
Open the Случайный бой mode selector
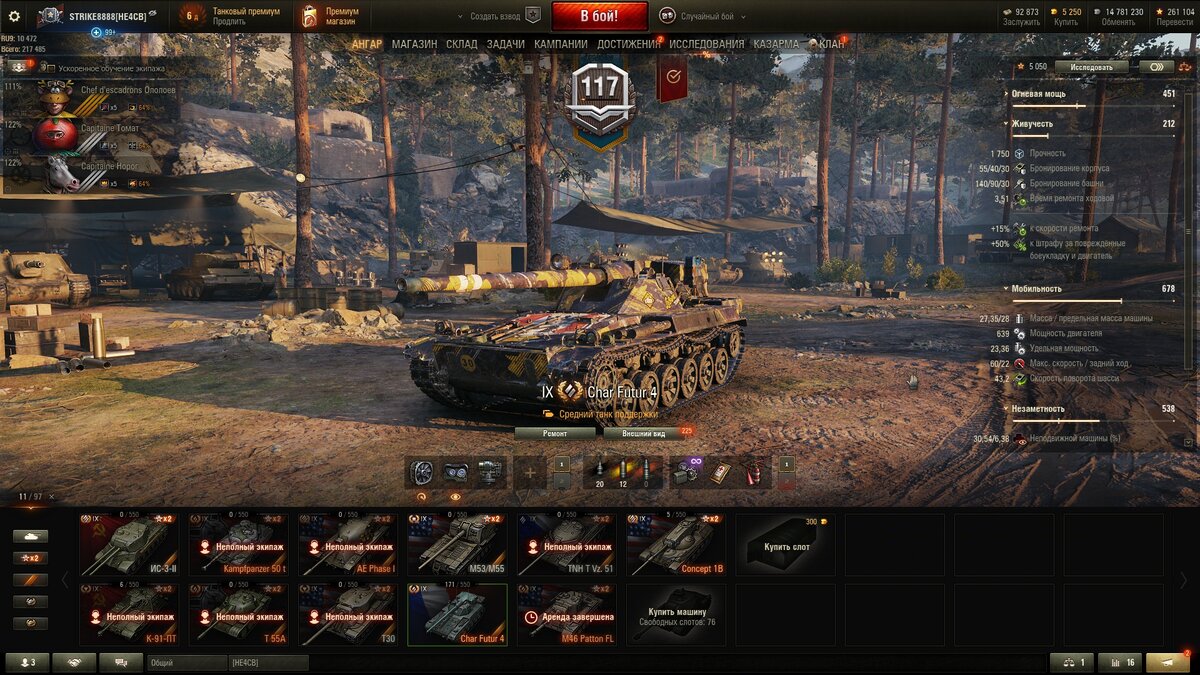697,16
